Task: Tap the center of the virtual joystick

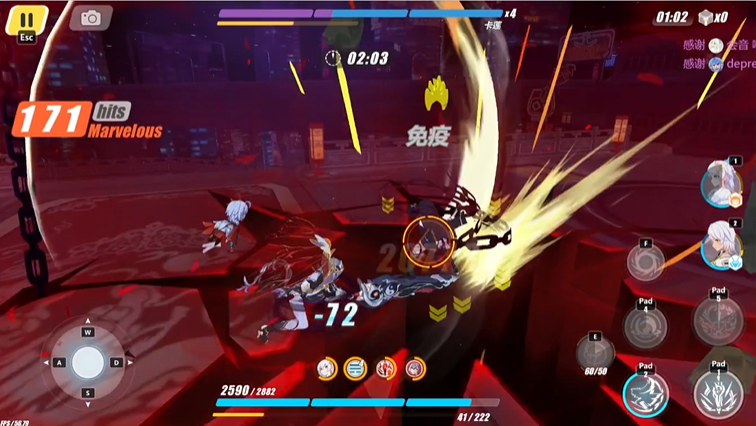Action: tap(88, 361)
